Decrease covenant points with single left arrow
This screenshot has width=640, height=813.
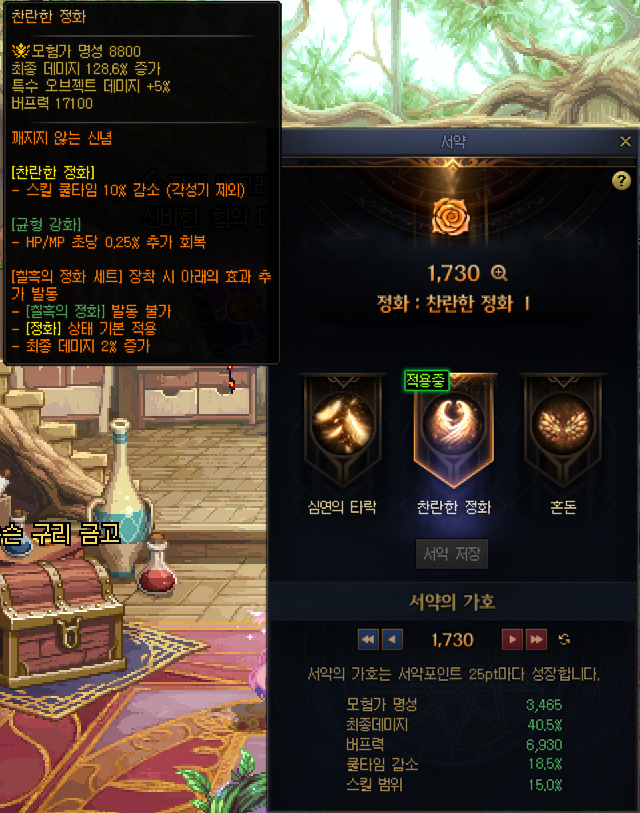coord(392,639)
